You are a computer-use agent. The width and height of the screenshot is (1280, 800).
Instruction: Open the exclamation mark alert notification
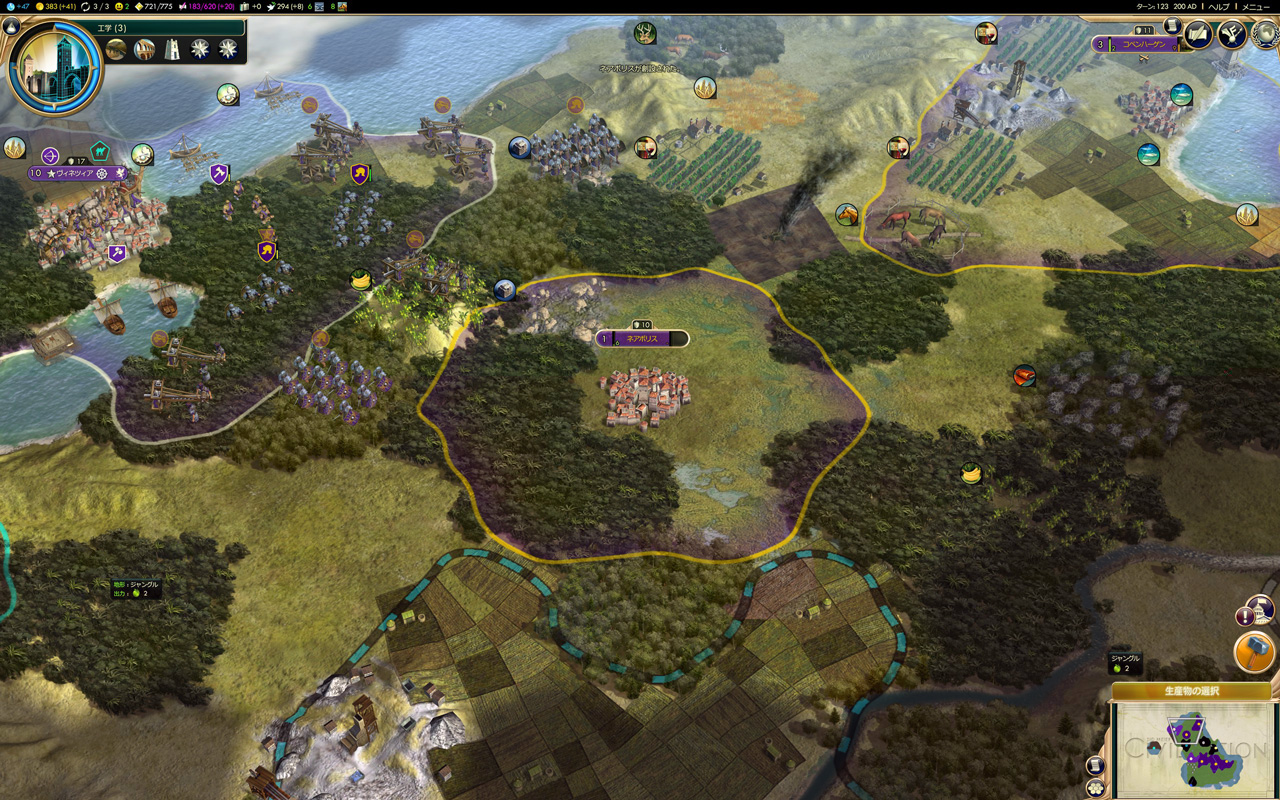click(1245, 616)
